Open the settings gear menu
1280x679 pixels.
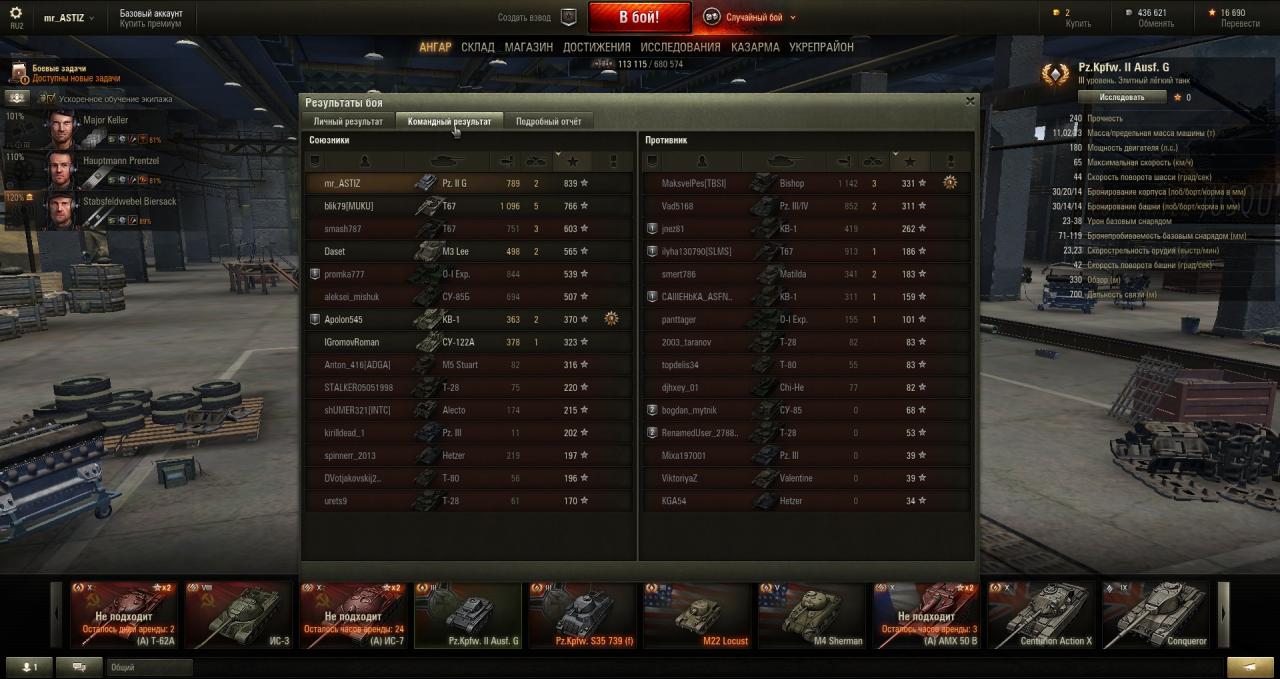tap(16, 14)
